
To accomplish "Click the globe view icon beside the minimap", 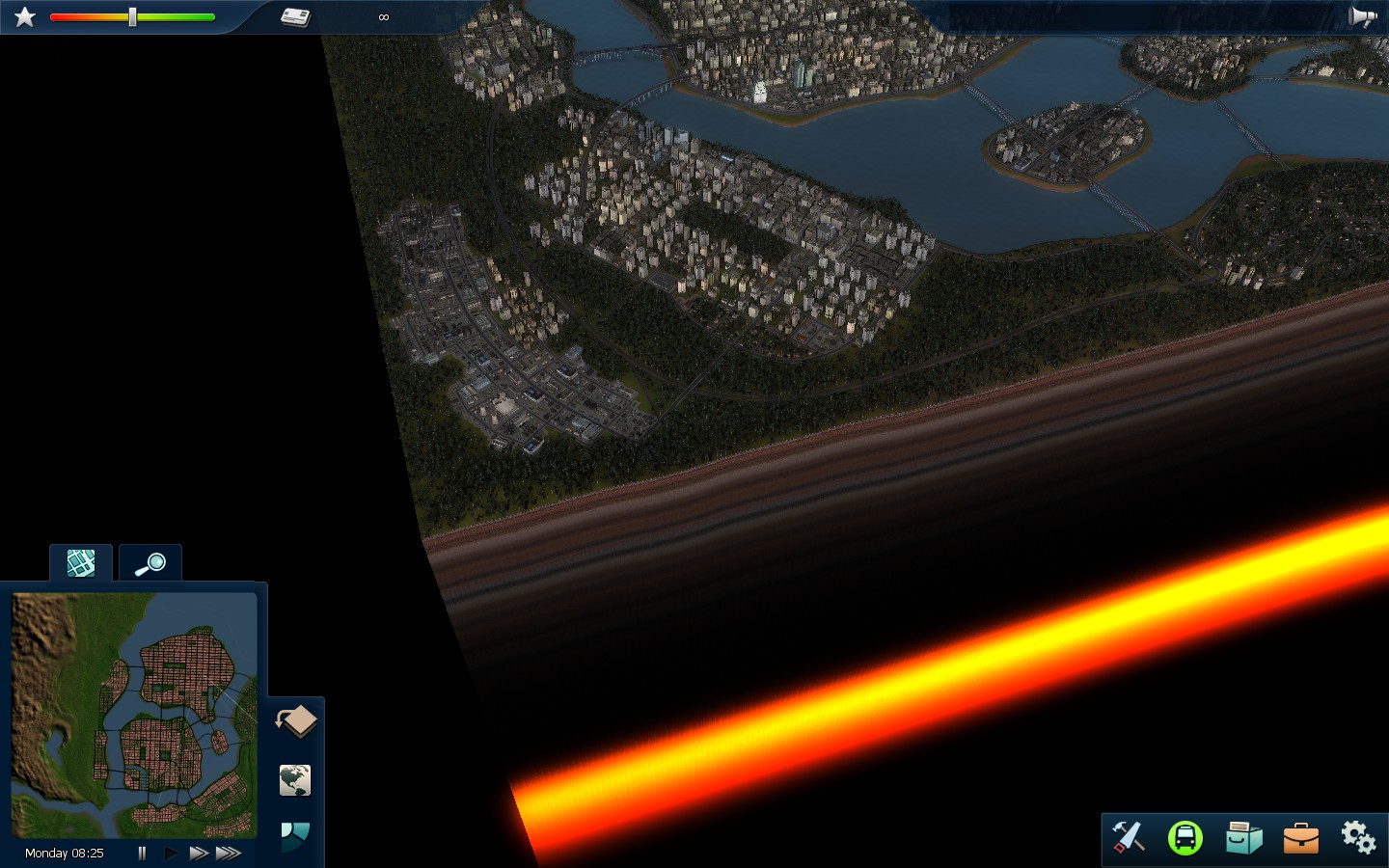I will 294,781.
